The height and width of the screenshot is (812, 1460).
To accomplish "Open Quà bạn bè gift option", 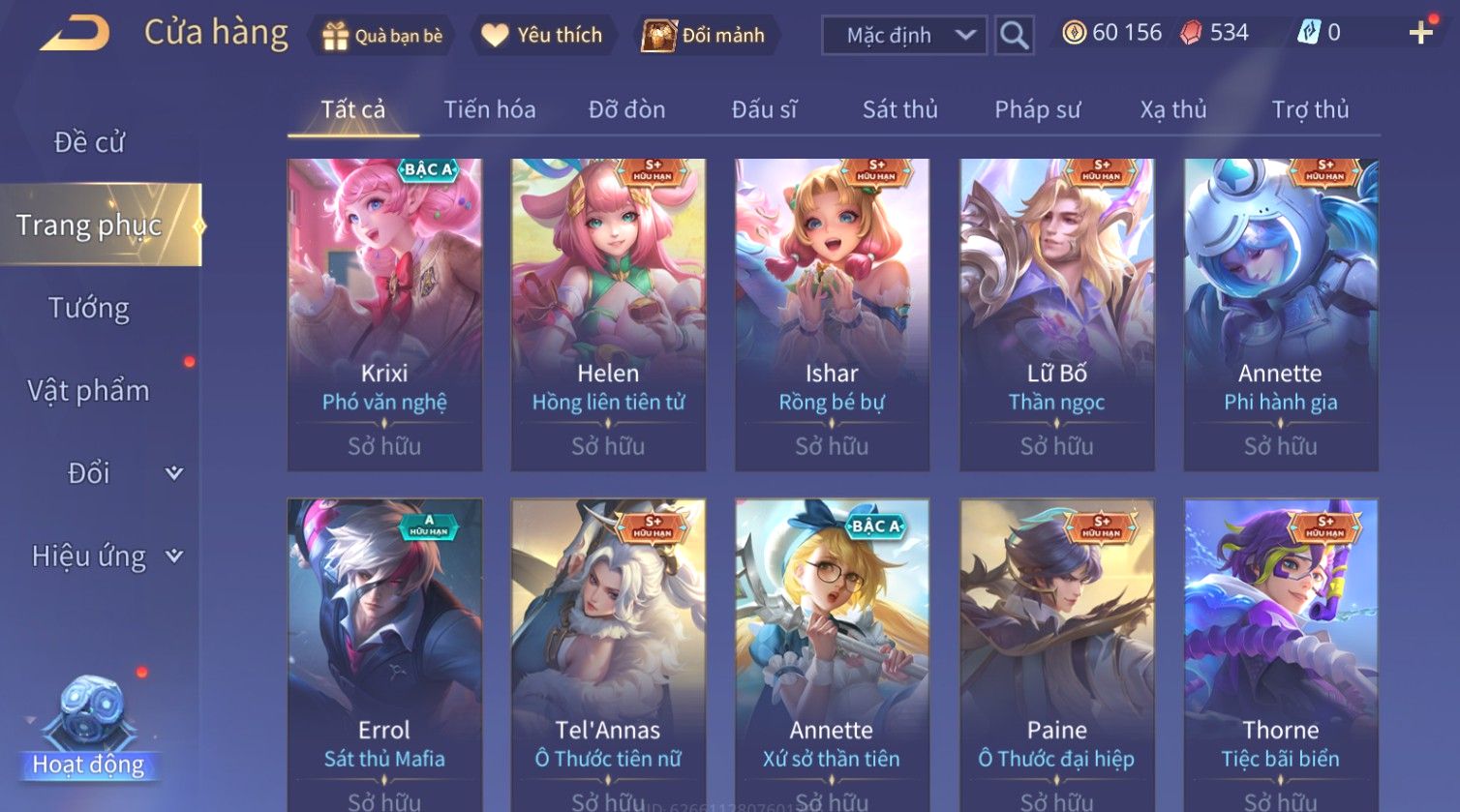I will (x=380, y=36).
